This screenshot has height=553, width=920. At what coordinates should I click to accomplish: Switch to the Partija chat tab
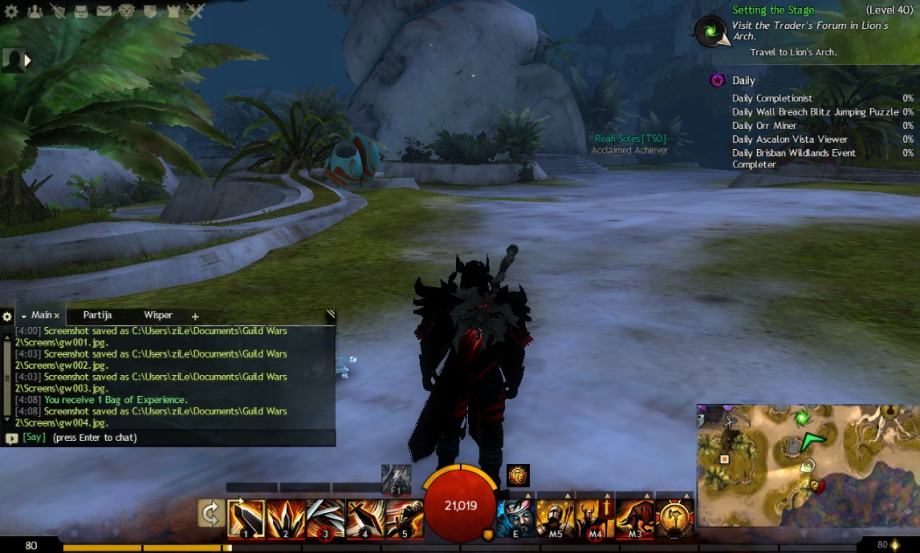click(x=97, y=315)
